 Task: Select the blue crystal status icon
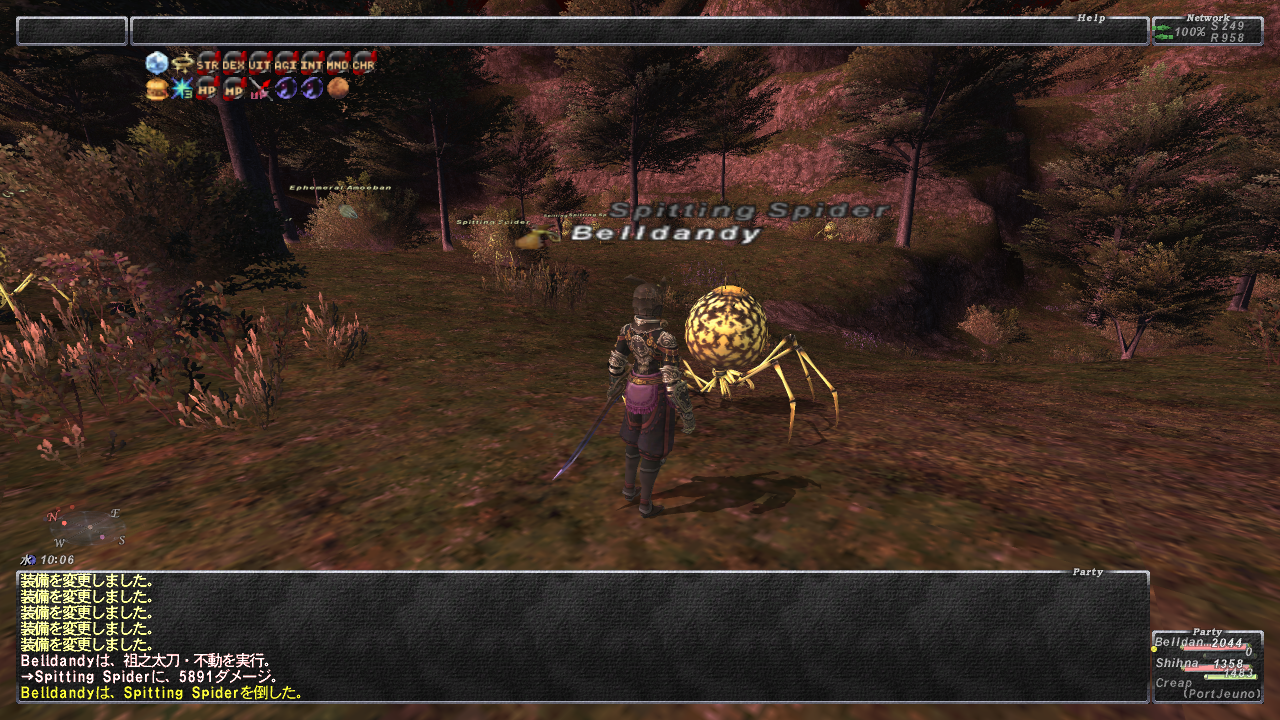(x=156, y=64)
